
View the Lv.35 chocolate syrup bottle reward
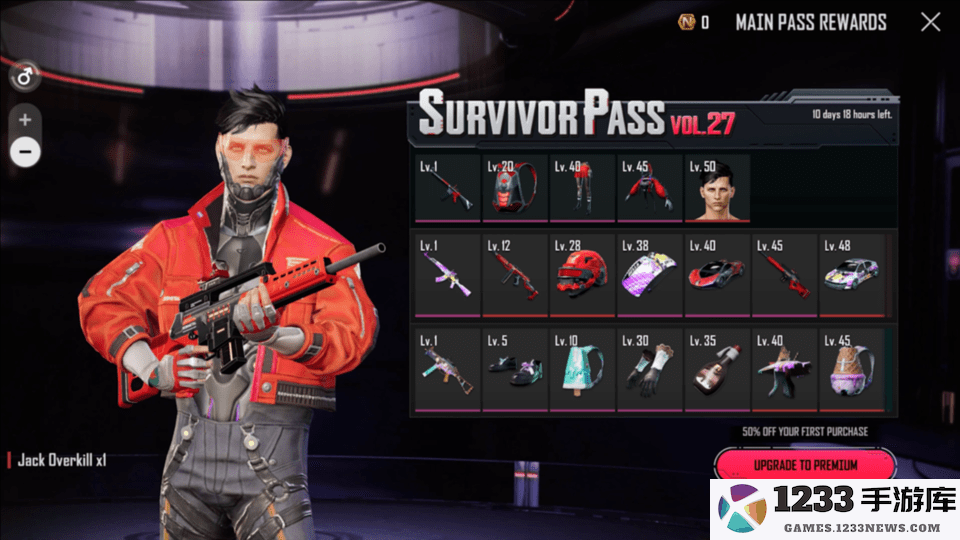[x=716, y=368]
